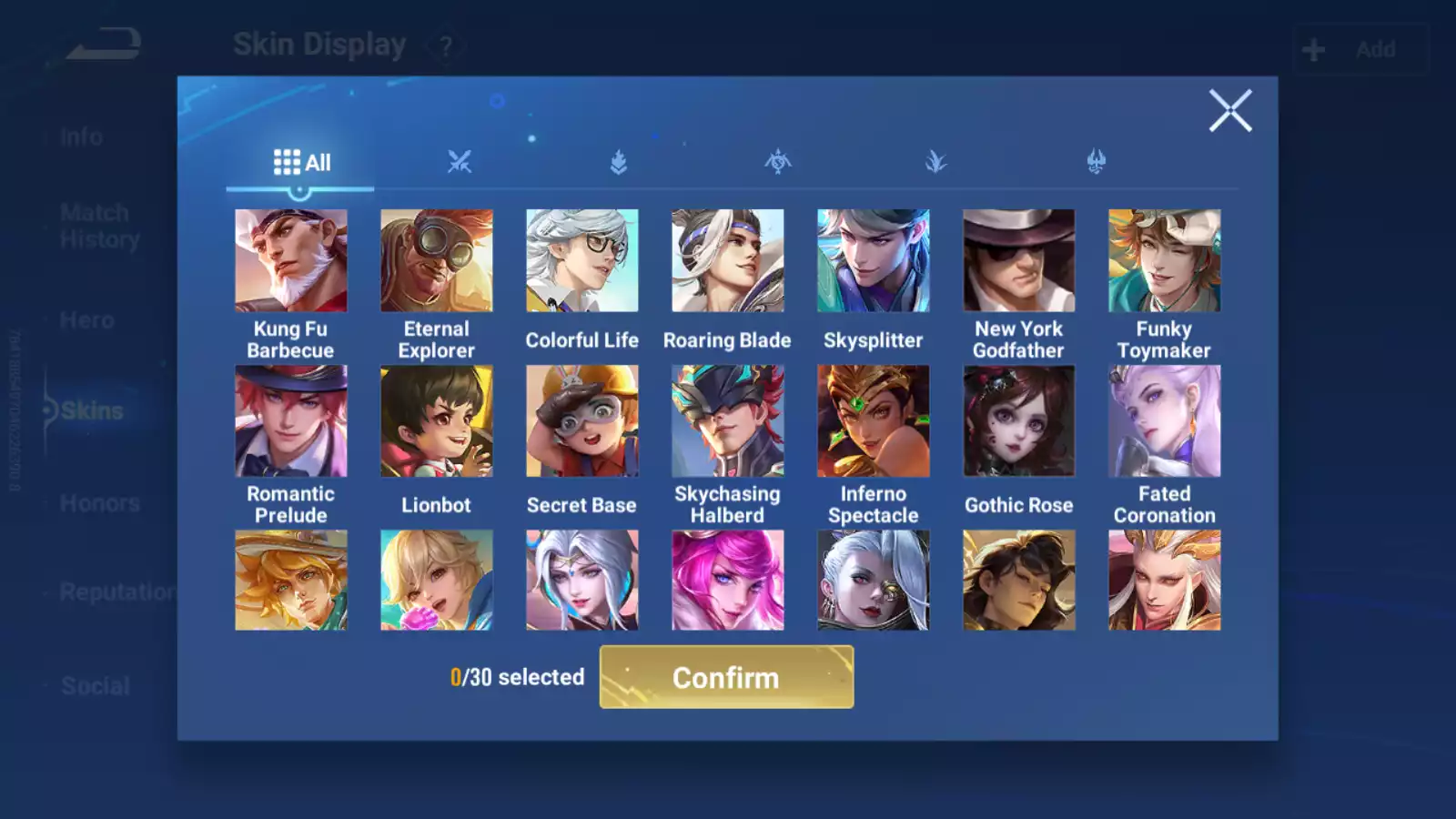Select the Romantic Prelude skin
The width and height of the screenshot is (1456, 819).
pos(290,421)
